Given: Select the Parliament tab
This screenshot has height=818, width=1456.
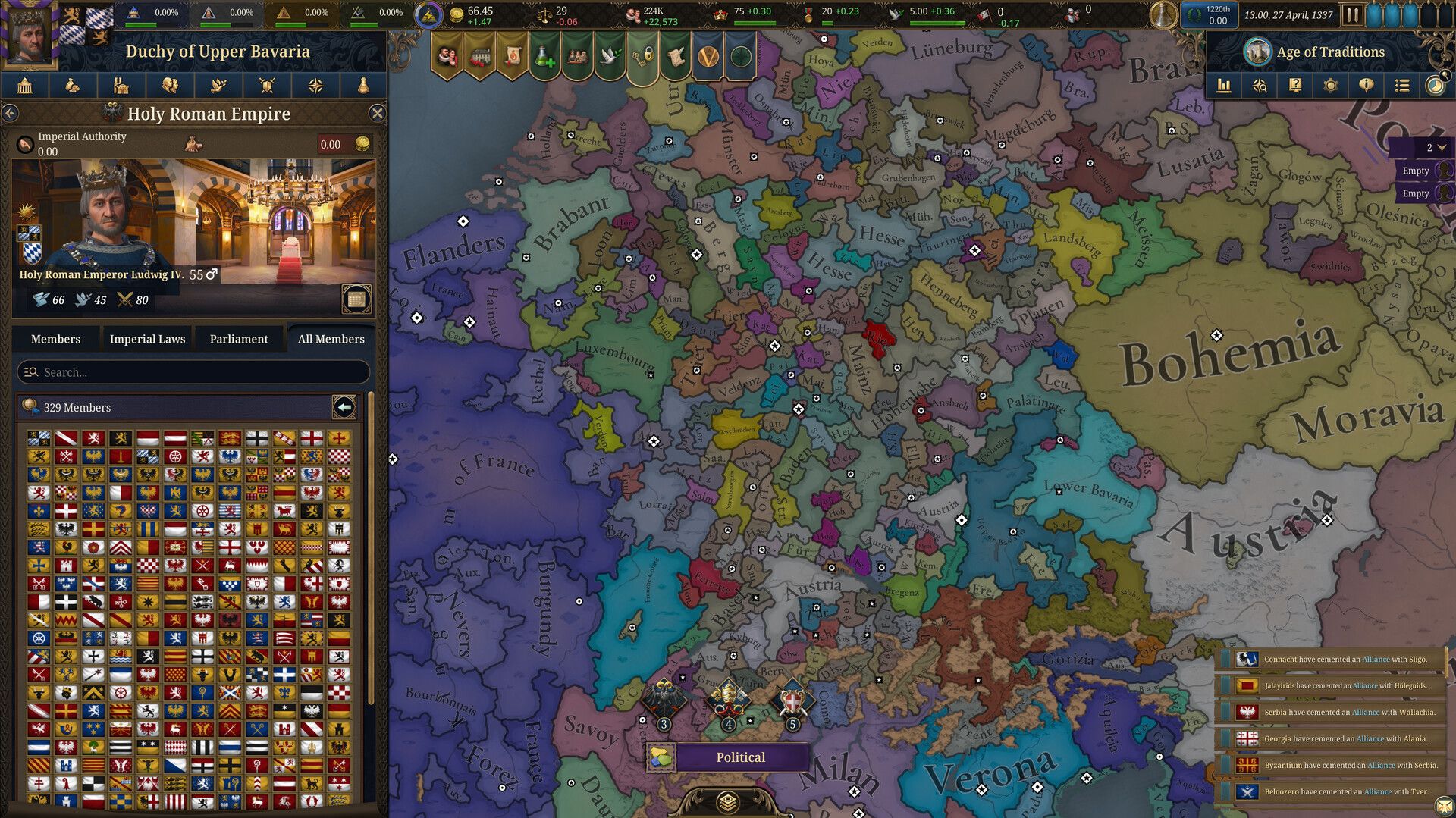Looking at the screenshot, I should click(x=240, y=338).
